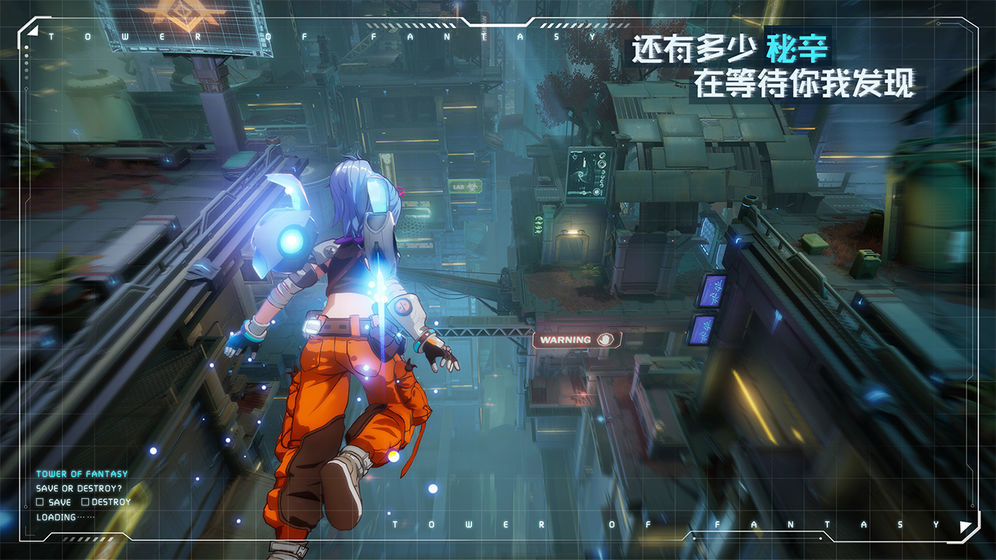Tick the DESTROY checkbox
Viewport: 996px width, 560px height.
[85, 502]
